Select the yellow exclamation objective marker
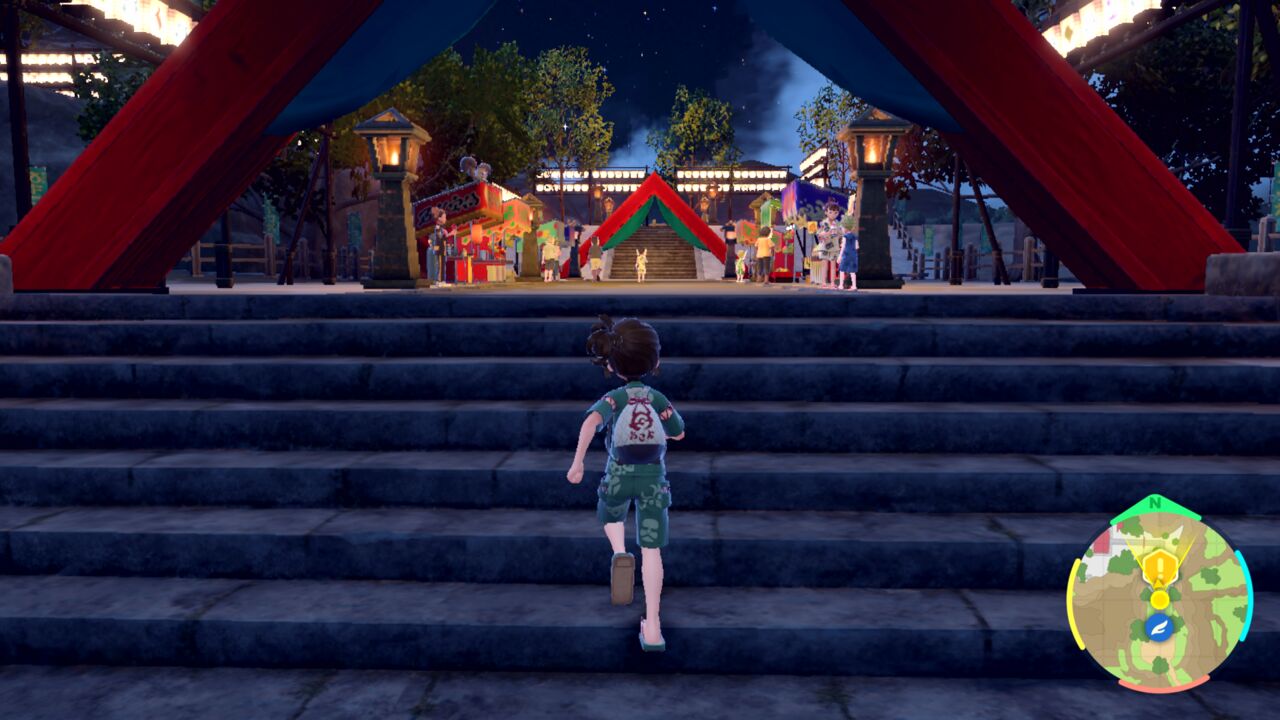This screenshot has height=720, width=1280. [x=1159, y=568]
